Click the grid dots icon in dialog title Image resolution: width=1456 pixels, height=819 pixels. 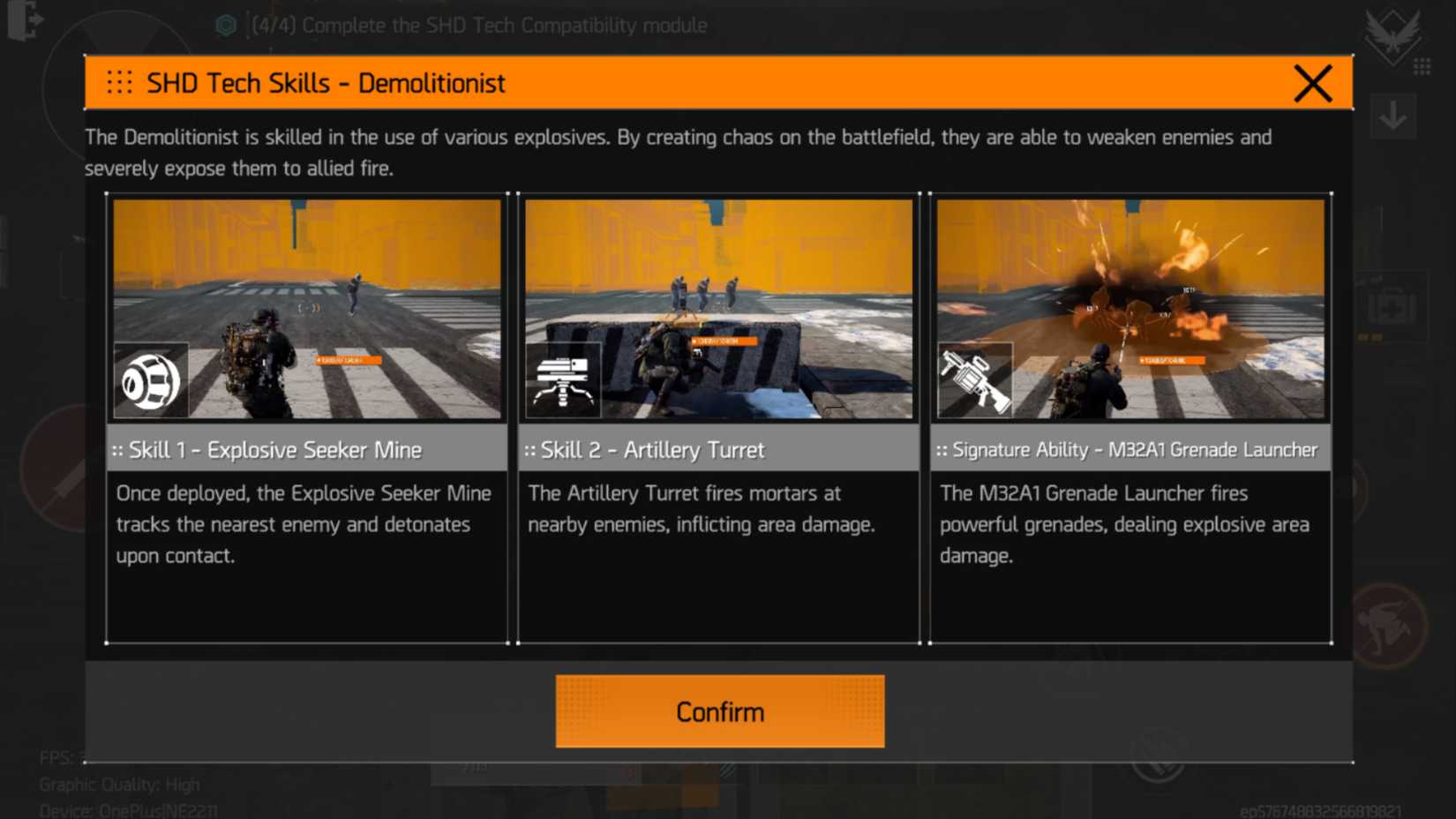pyautogui.click(x=121, y=82)
